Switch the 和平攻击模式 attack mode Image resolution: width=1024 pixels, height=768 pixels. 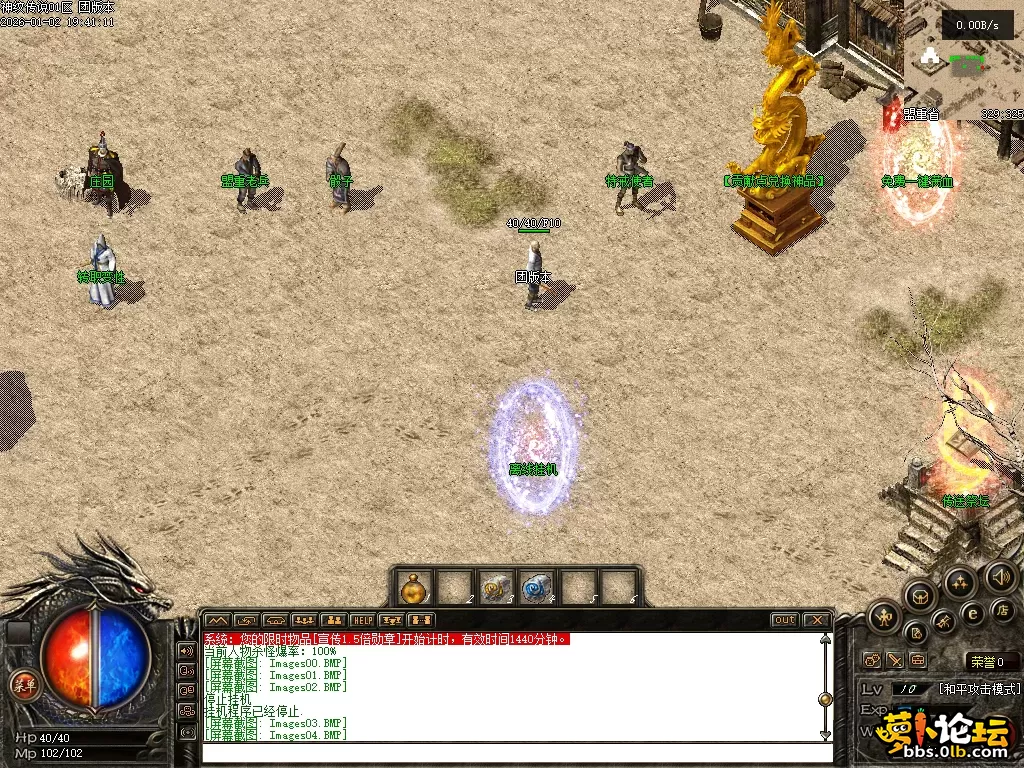coord(979,689)
